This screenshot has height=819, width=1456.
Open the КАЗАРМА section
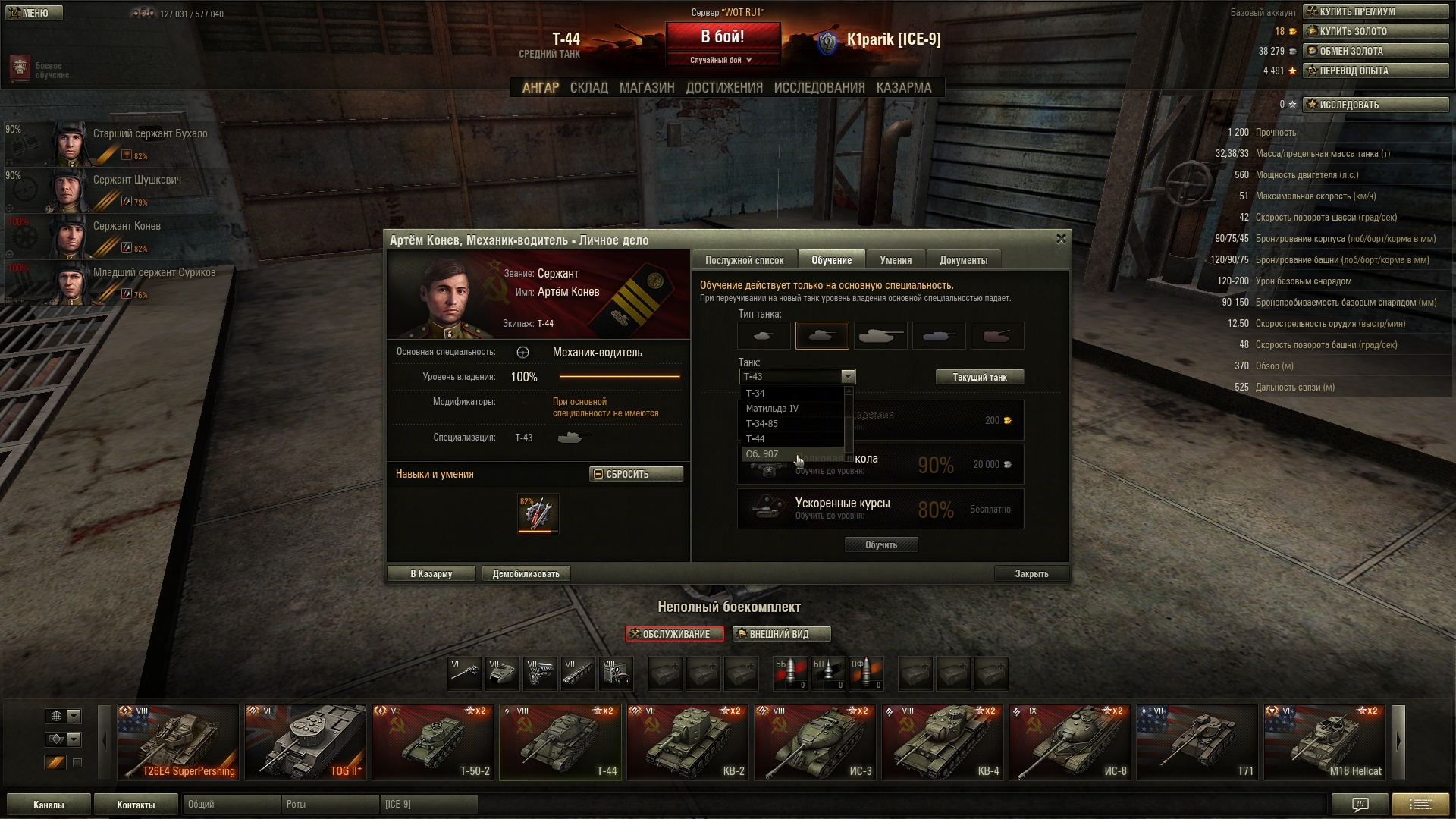(x=903, y=88)
